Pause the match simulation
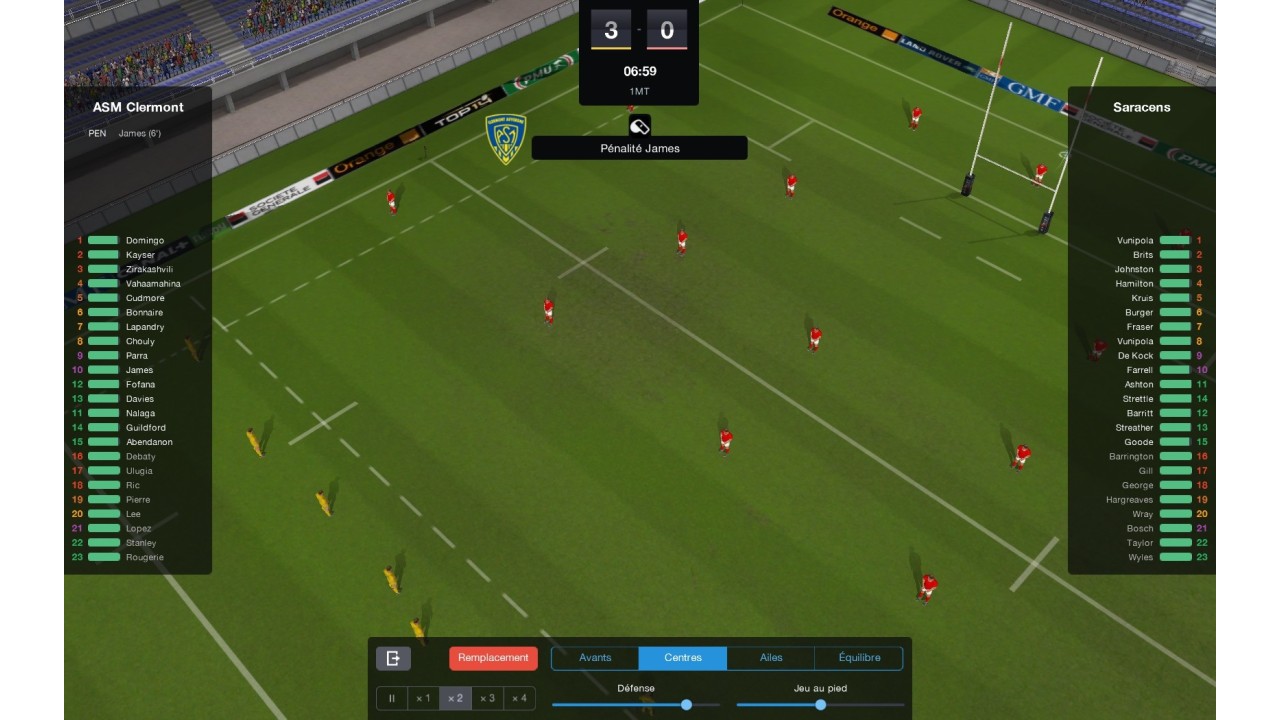1280x720 pixels. pos(392,698)
